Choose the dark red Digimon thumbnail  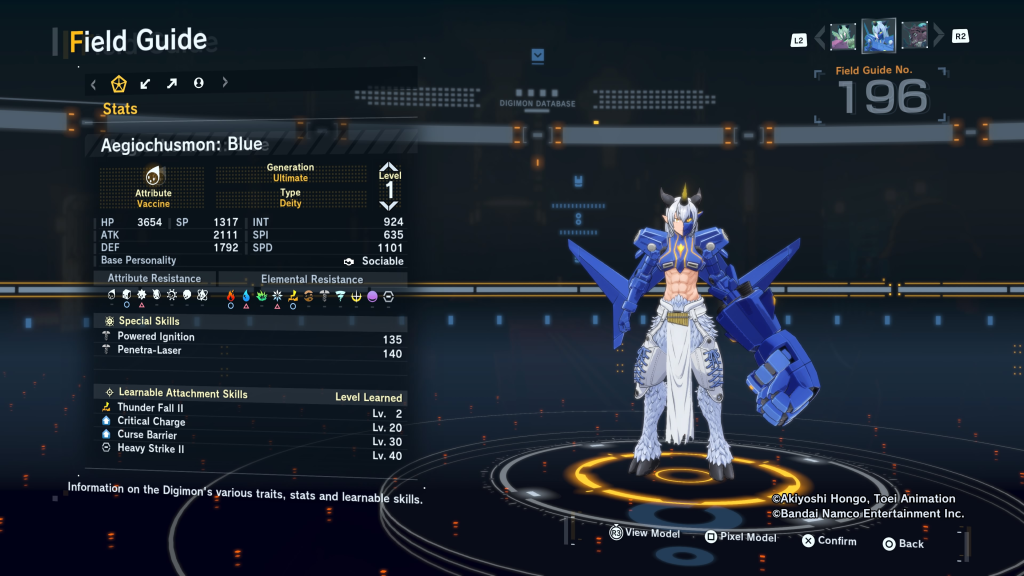[915, 37]
